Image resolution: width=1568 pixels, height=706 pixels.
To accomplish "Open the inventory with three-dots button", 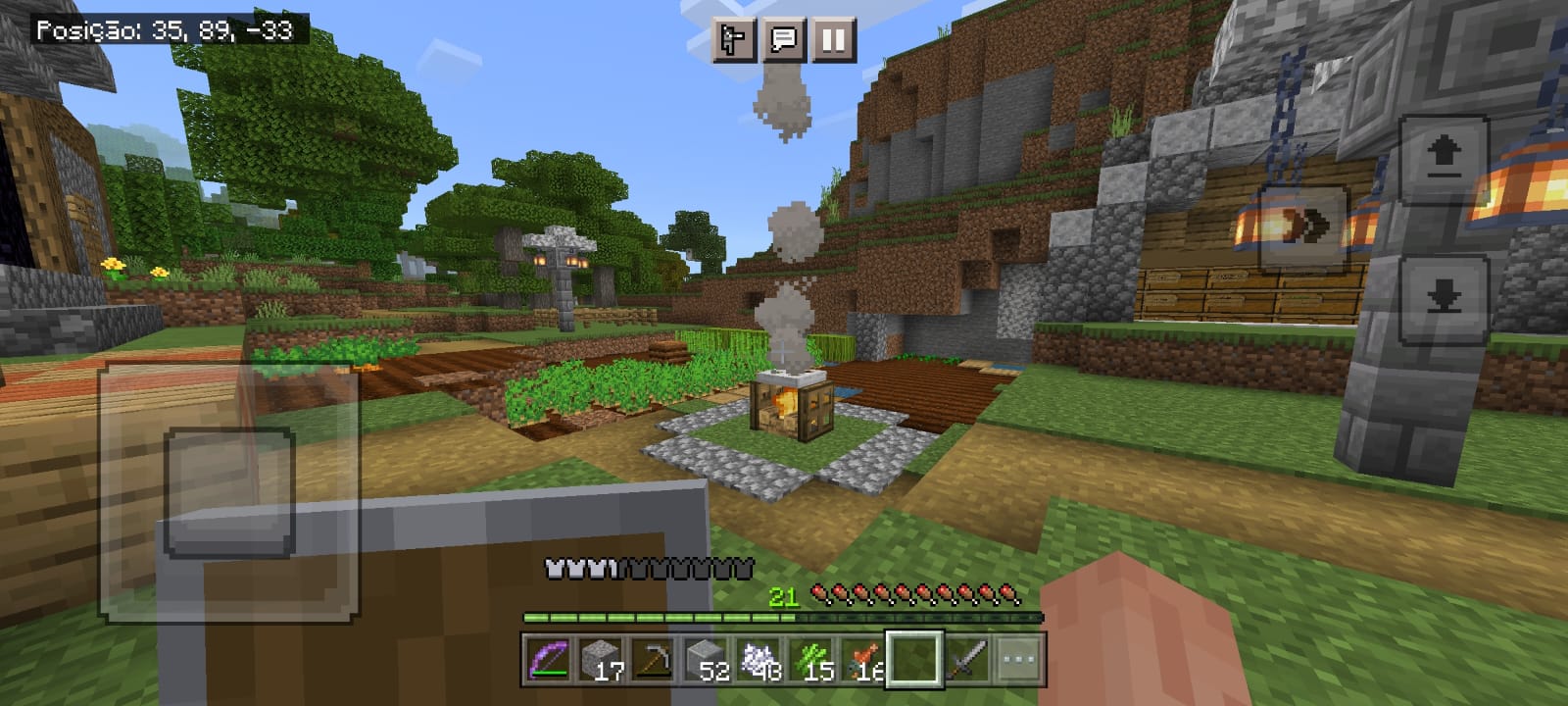I will coord(1019,660).
